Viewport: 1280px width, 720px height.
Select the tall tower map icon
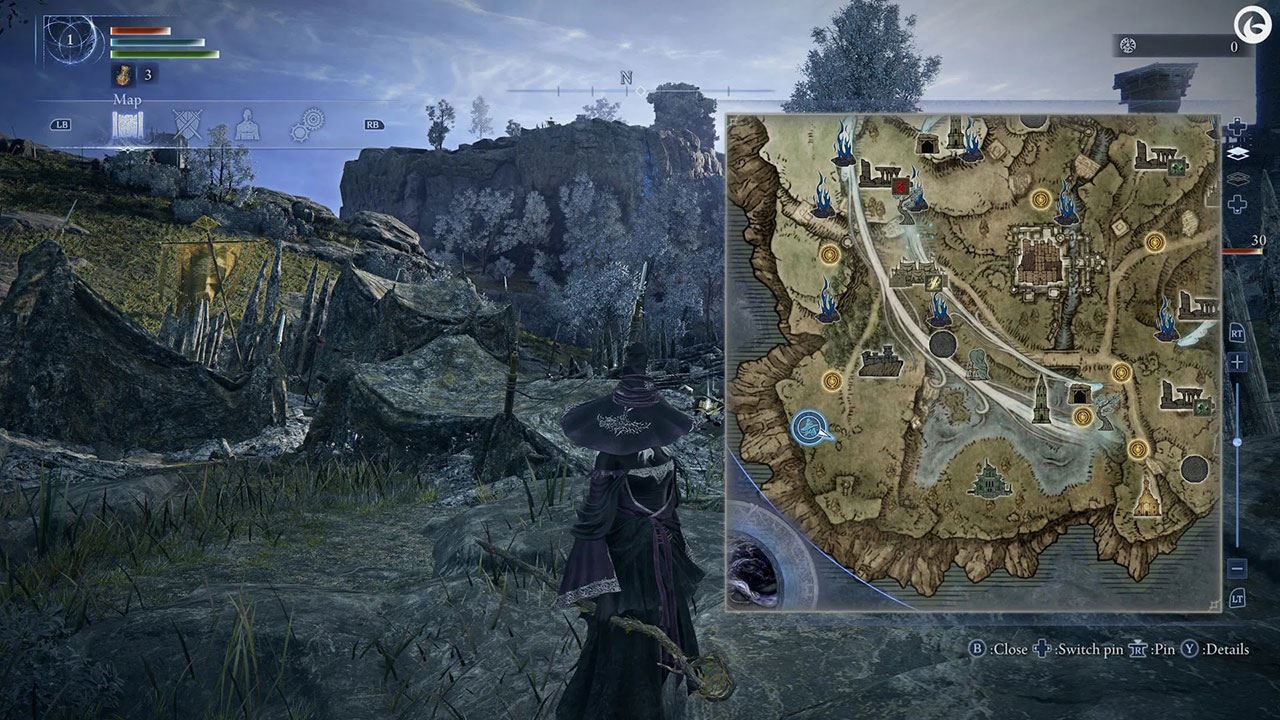(x=1041, y=398)
